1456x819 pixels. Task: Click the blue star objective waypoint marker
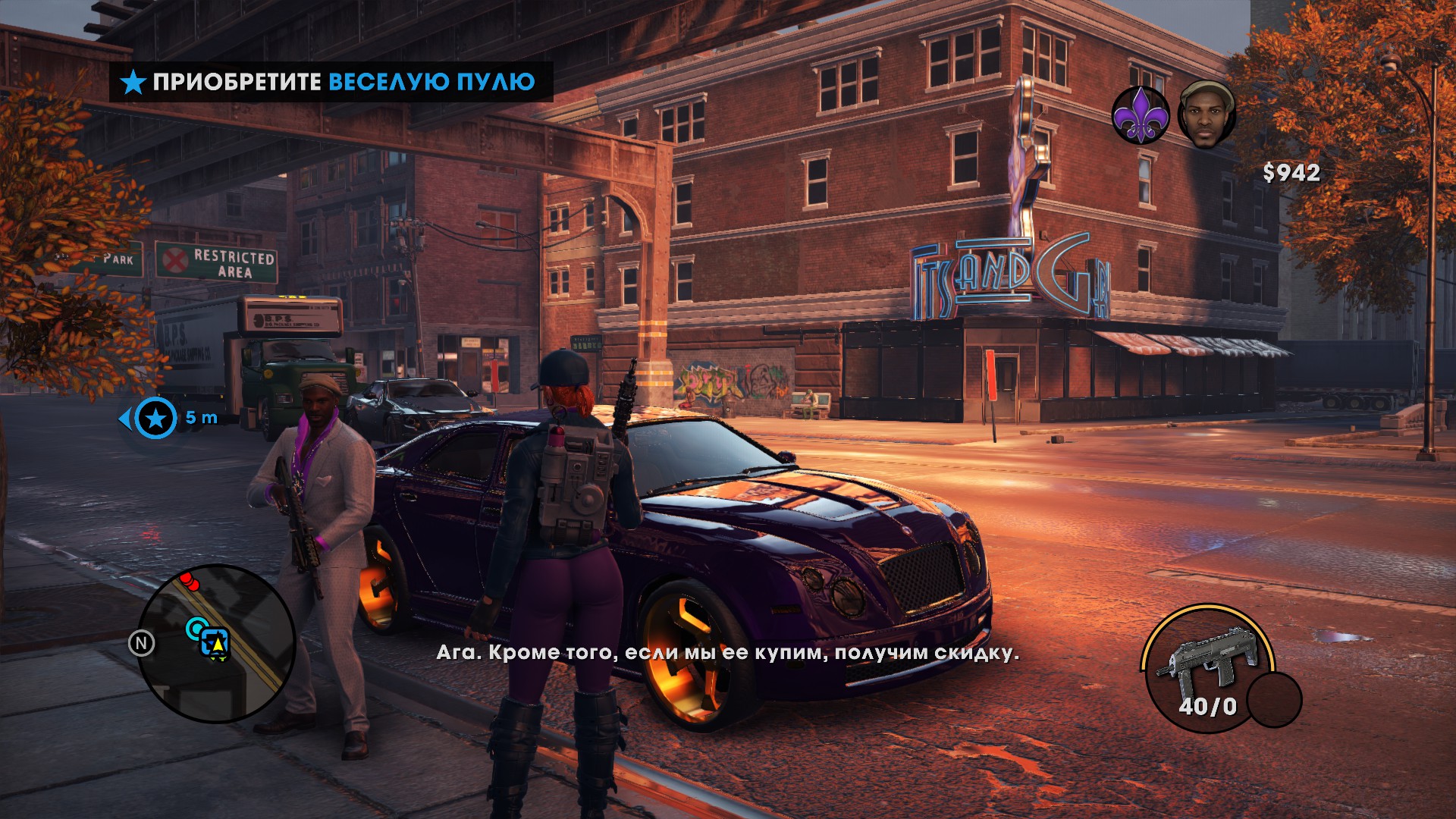[155, 418]
